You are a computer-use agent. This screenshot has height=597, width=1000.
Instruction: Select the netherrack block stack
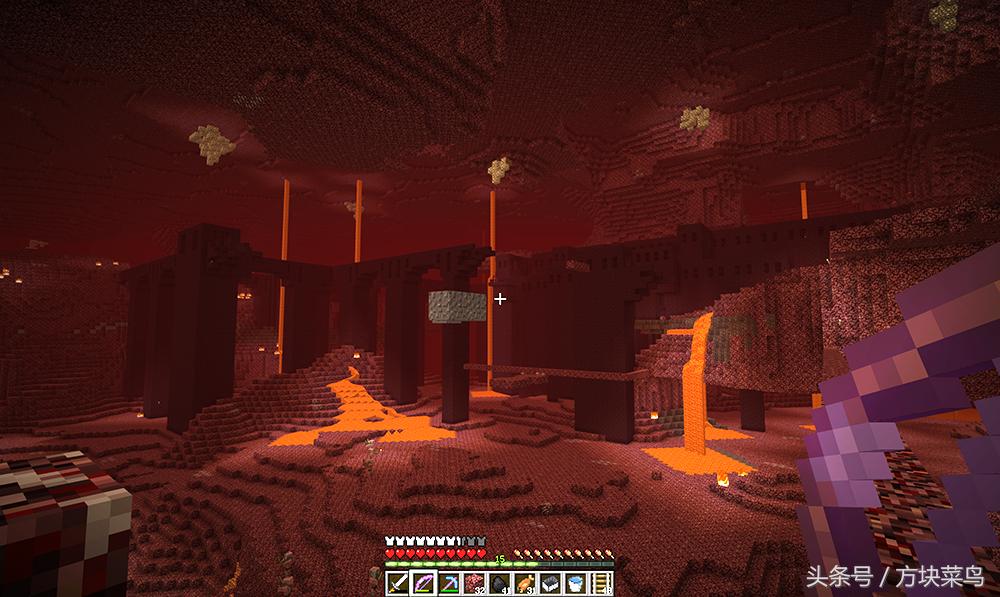click(x=472, y=582)
